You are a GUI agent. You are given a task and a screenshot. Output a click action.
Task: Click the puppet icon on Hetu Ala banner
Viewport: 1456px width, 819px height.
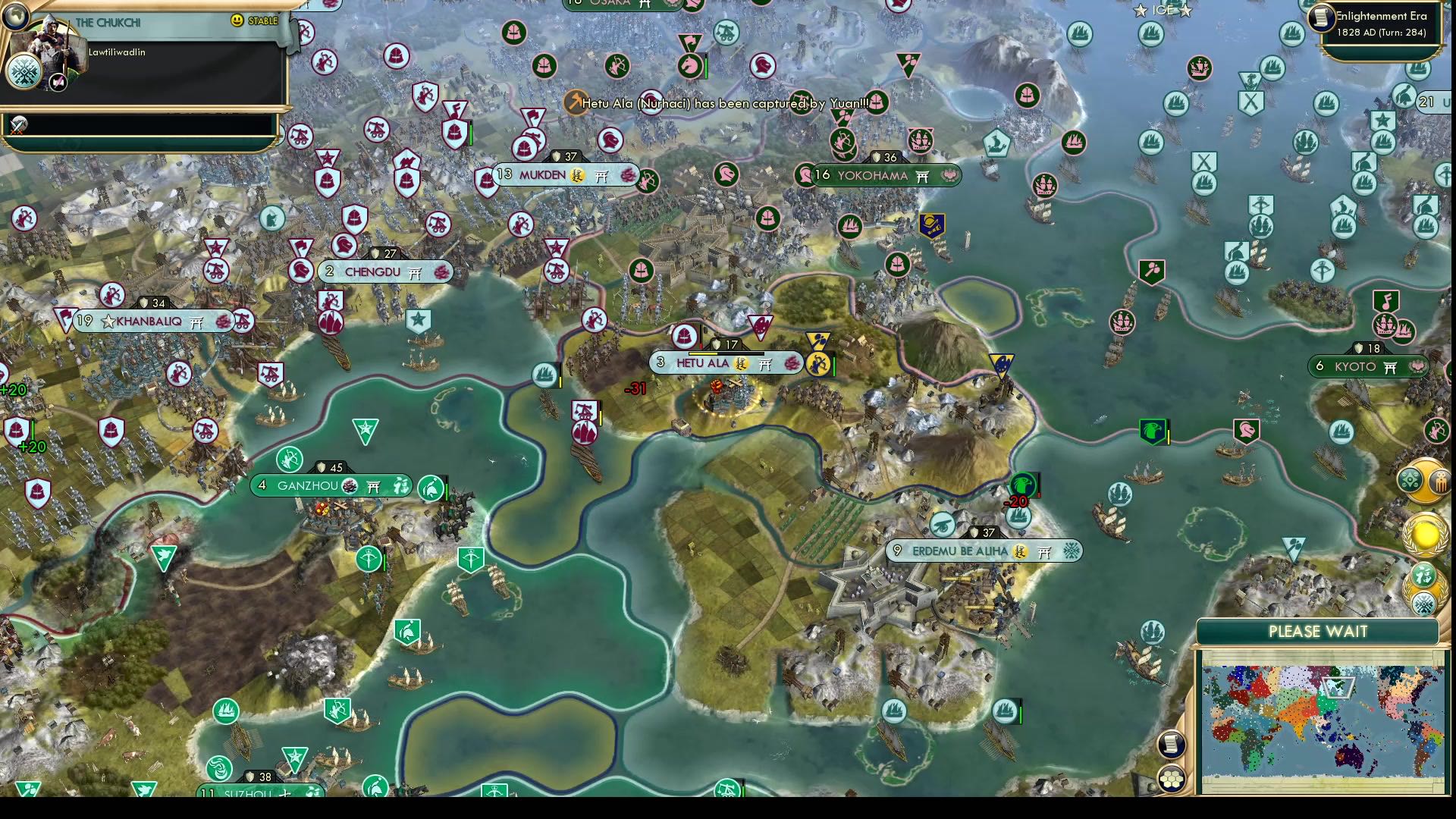[x=741, y=364]
